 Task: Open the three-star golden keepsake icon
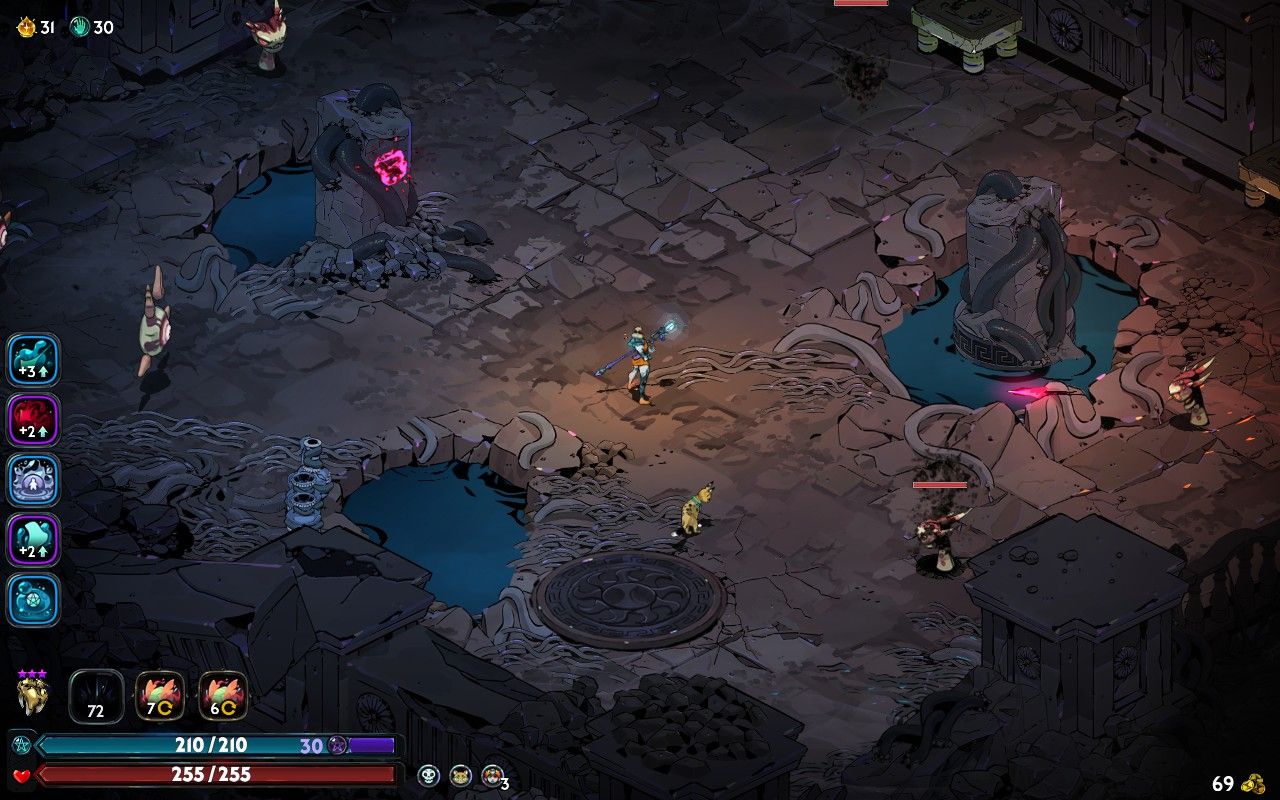[x=32, y=693]
